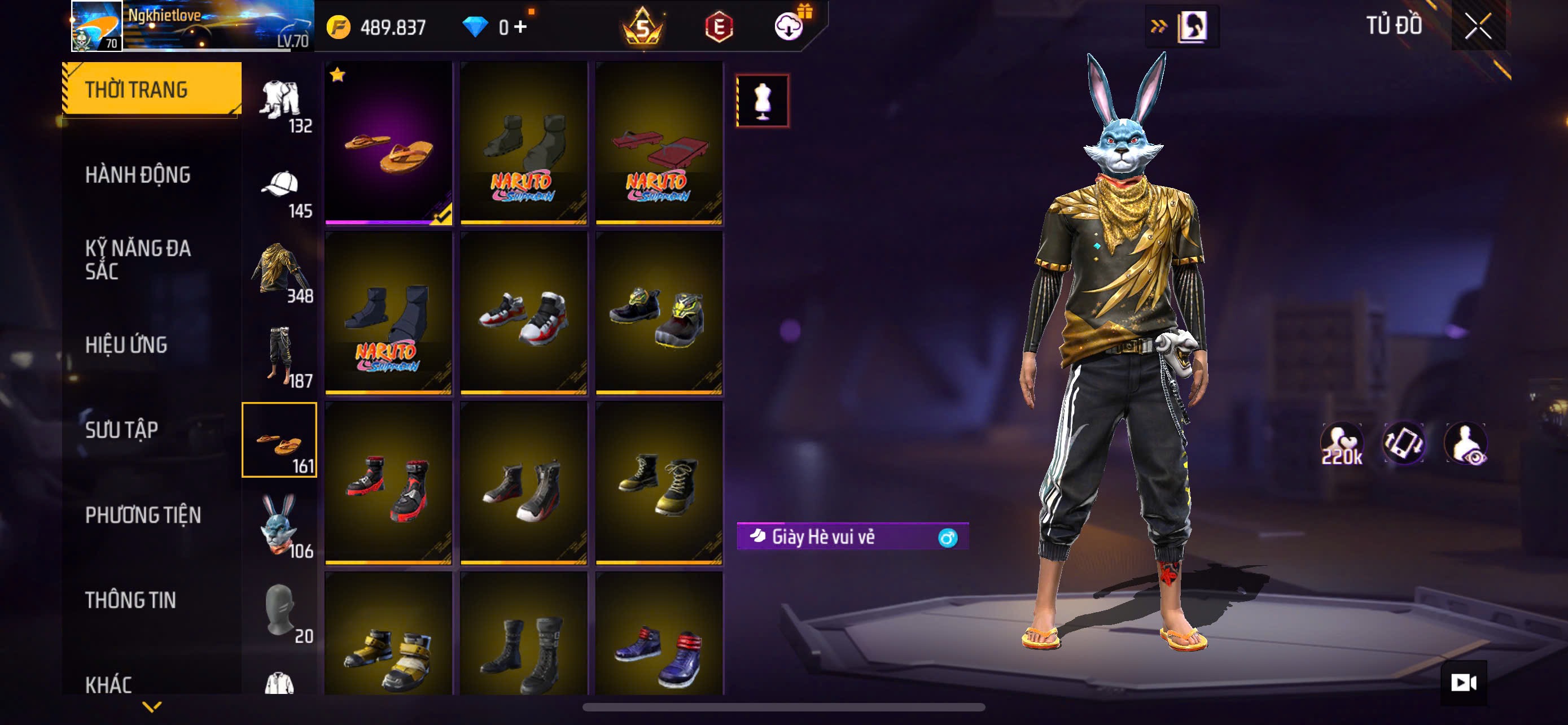
Task: Choose the black boots with yellow laces
Action: pyautogui.click(x=659, y=483)
